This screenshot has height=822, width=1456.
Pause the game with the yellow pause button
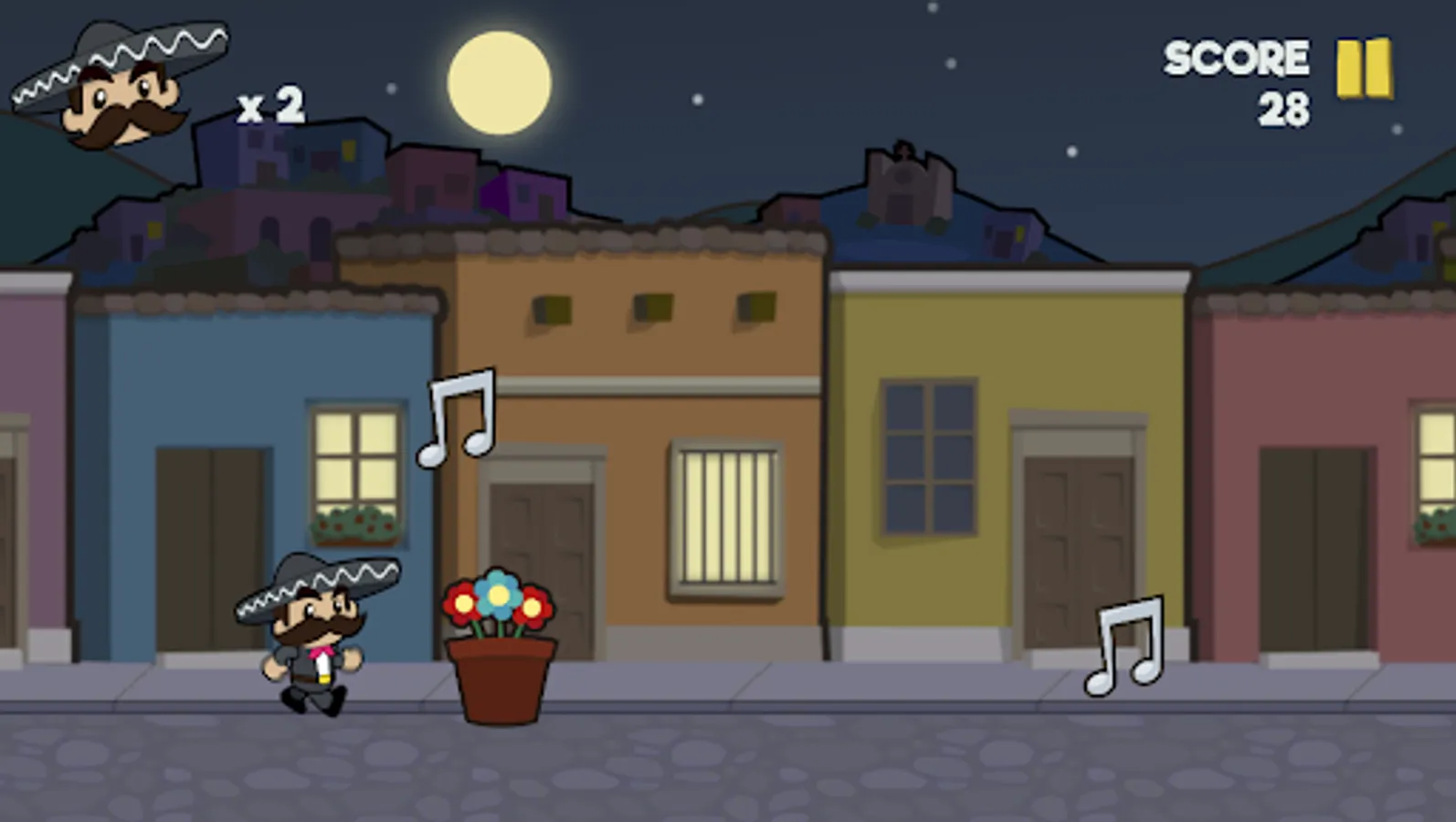coord(1363,68)
